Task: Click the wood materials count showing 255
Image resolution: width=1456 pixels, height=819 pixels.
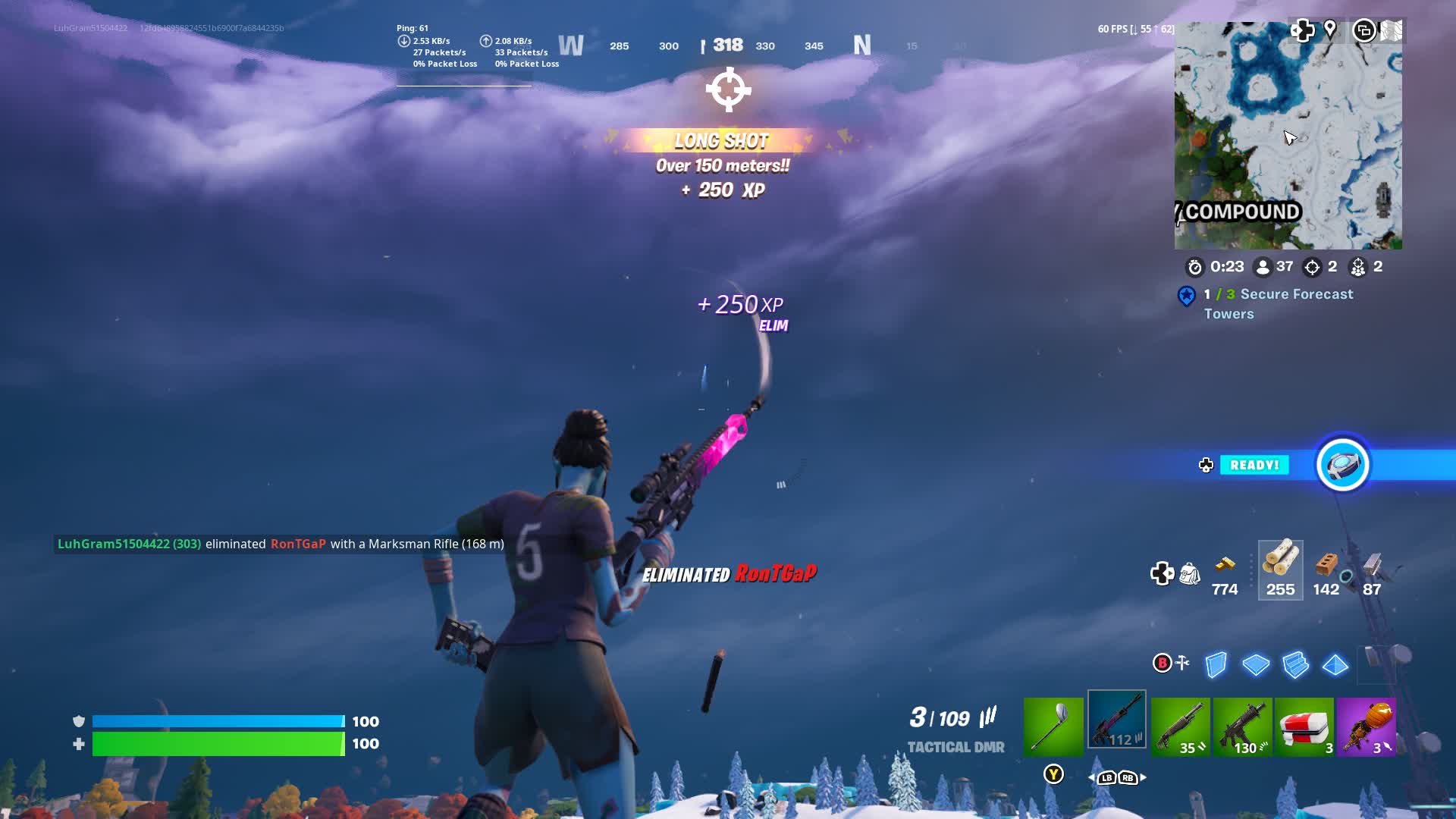Action: coord(1281,570)
